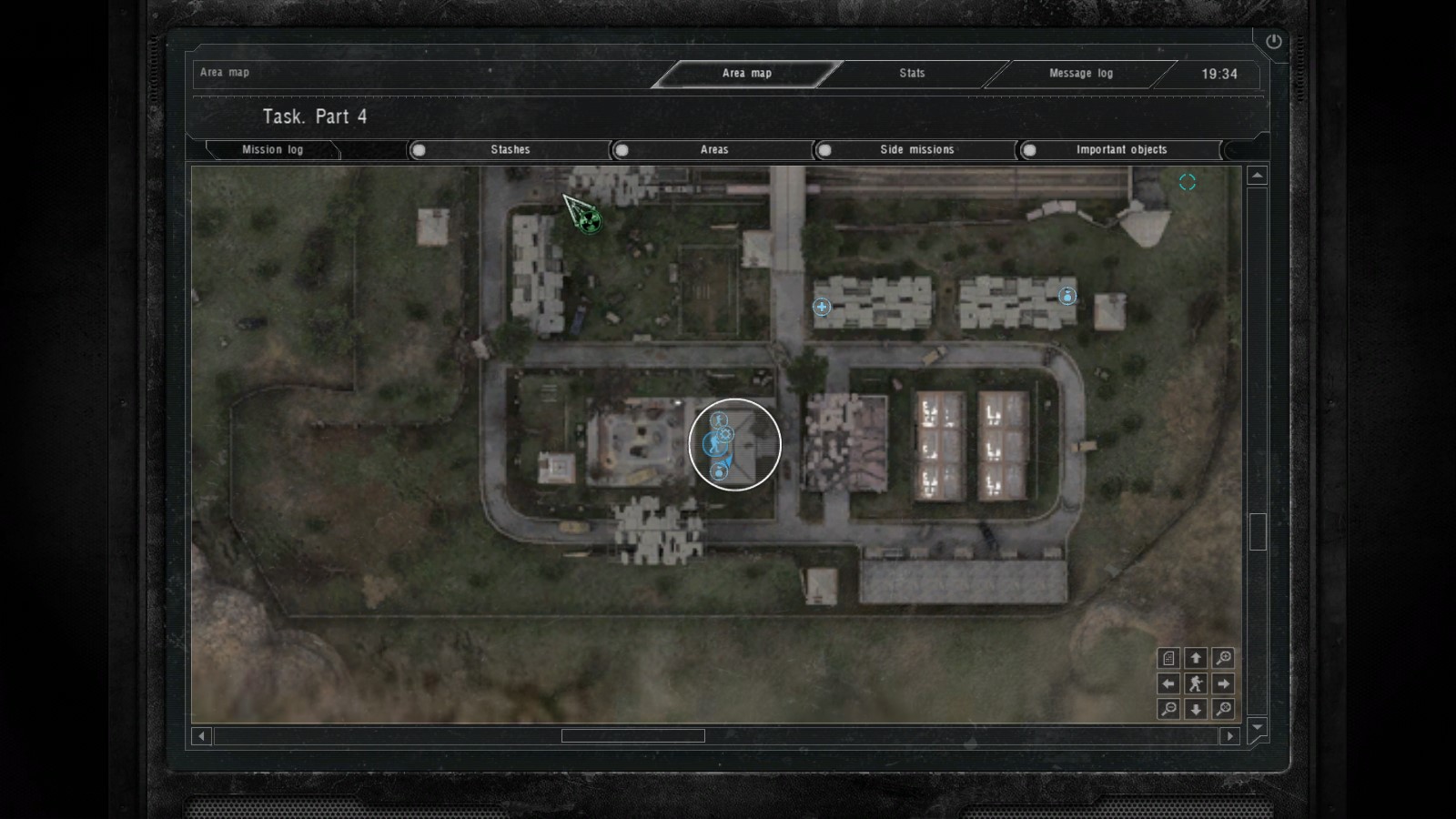Zoom in with the plus magnifier
Viewport: 1456px width, 819px height.
1223,658
